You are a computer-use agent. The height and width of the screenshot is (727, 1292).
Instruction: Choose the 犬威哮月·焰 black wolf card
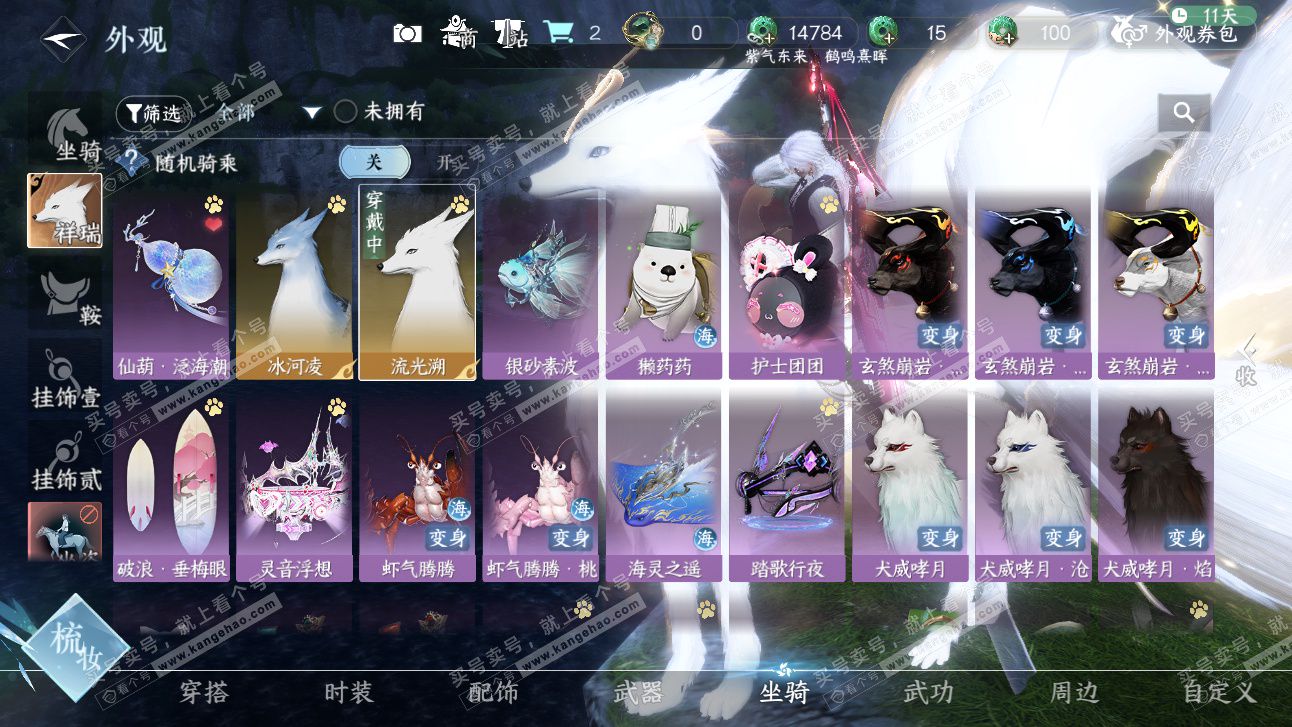point(1156,487)
